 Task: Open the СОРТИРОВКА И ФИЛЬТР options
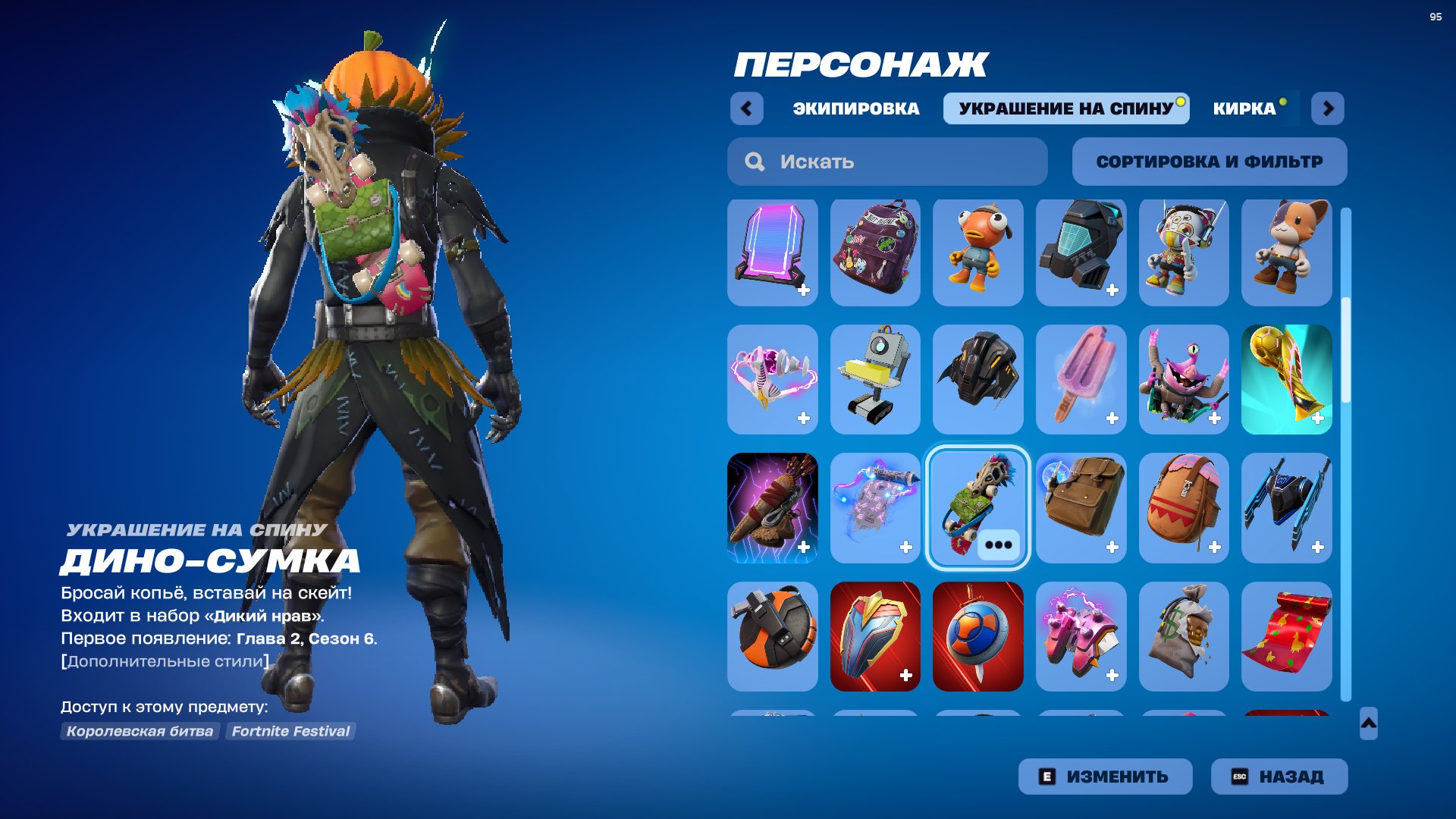point(1209,161)
